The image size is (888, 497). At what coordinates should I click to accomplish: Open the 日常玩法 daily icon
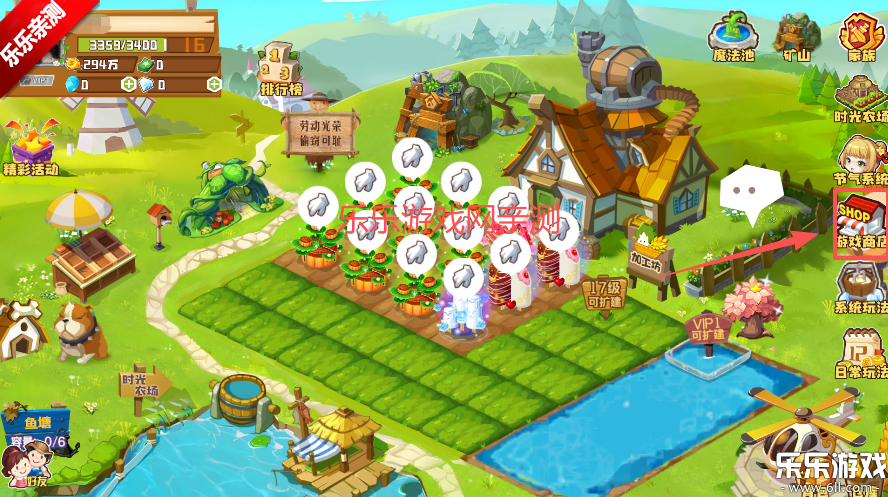click(x=862, y=355)
